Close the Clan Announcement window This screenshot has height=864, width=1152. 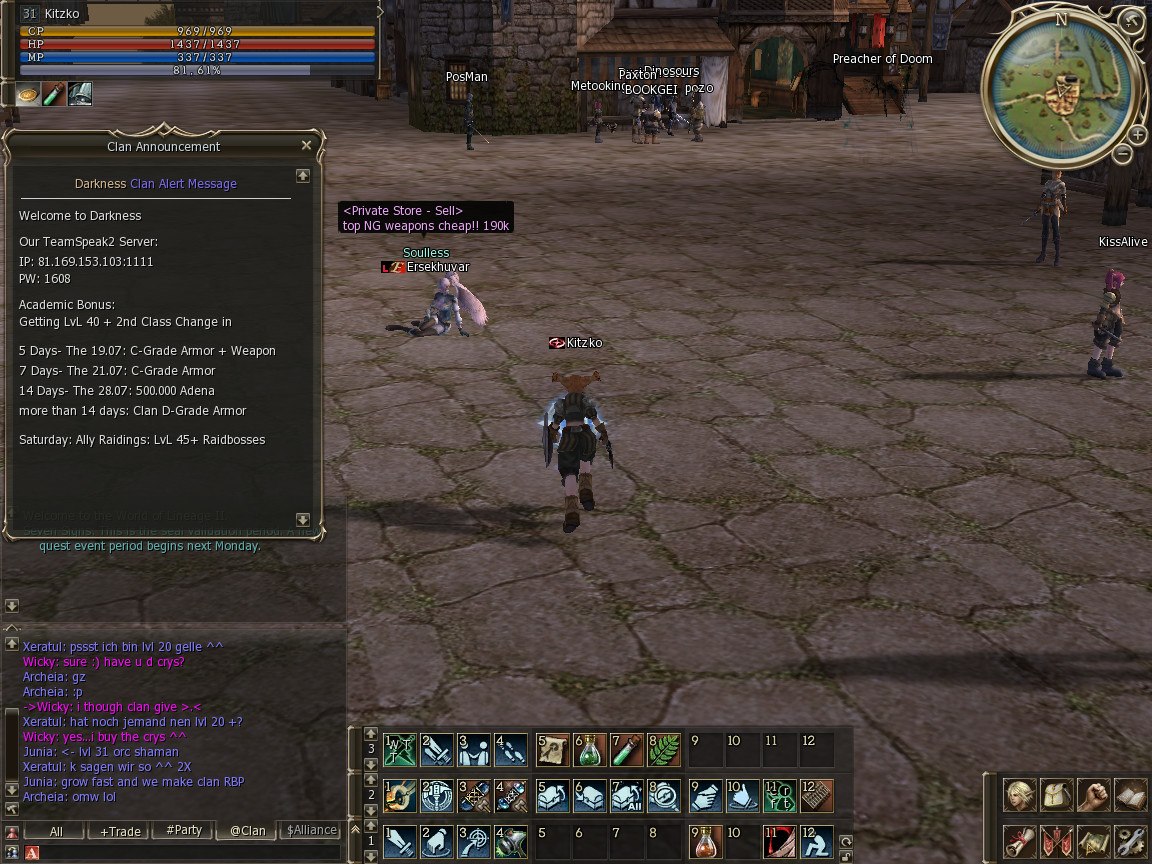(306, 145)
